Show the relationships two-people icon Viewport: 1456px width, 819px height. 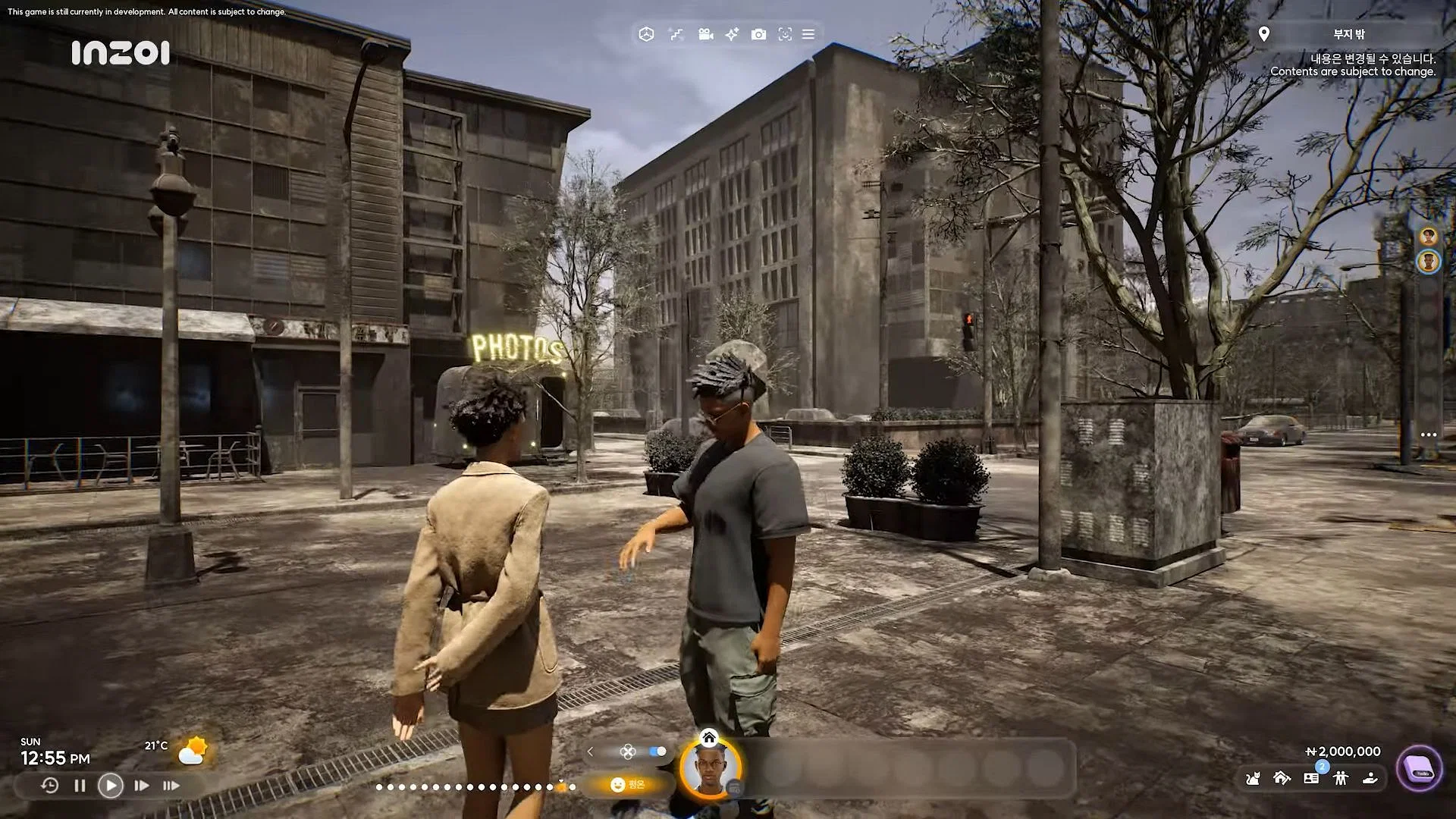(x=1341, y=778)
